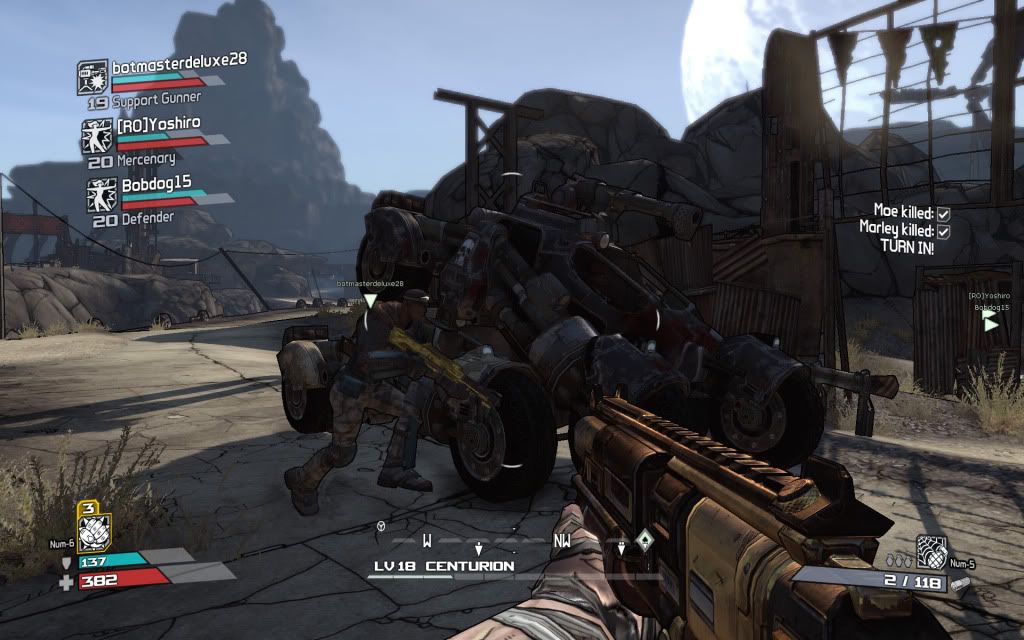Toggle the Marley killed checkbox
Viewport: 1024px width, 640px height.
943,231
